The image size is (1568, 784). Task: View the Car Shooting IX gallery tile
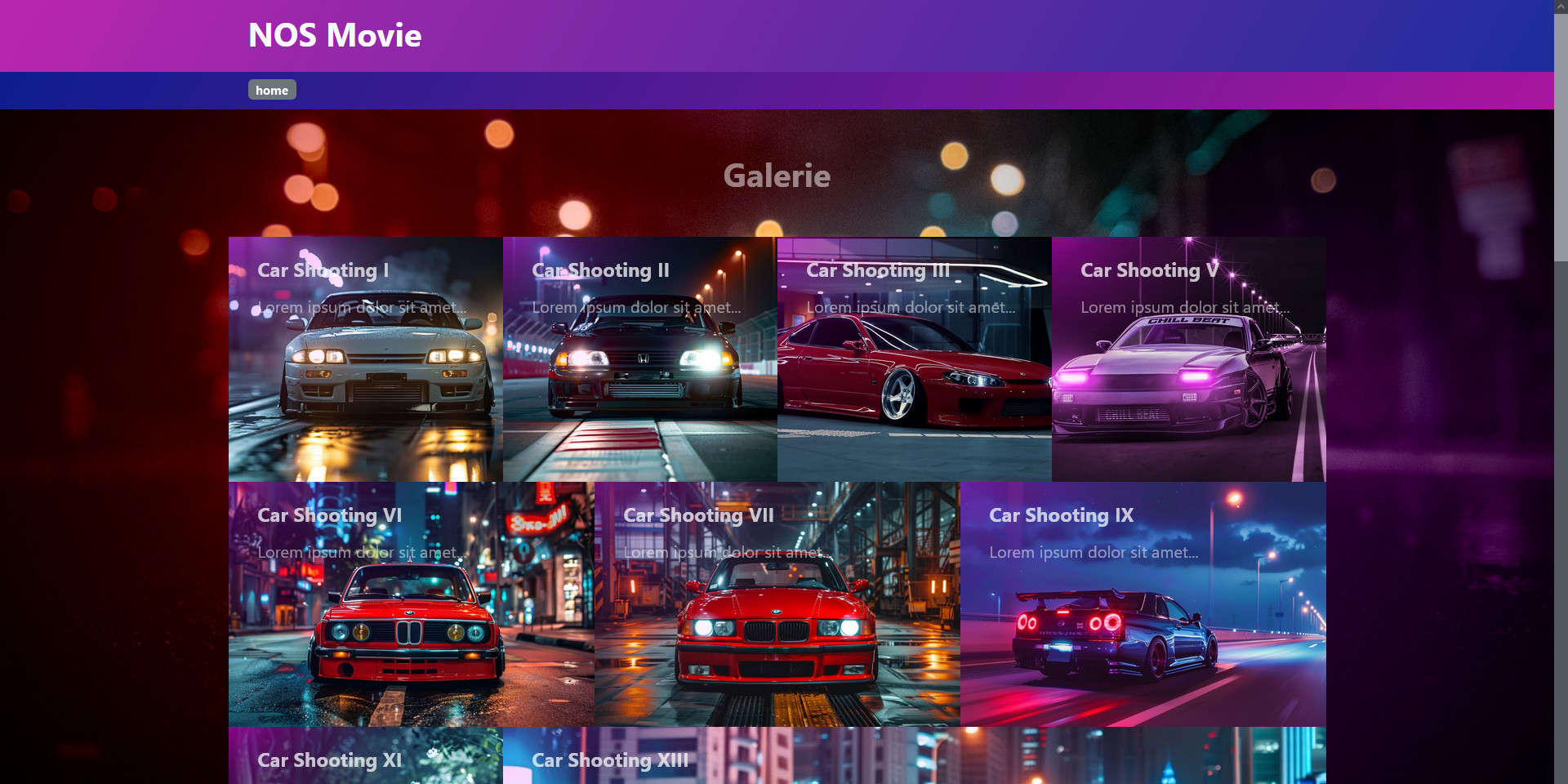tap(1143, 604)
